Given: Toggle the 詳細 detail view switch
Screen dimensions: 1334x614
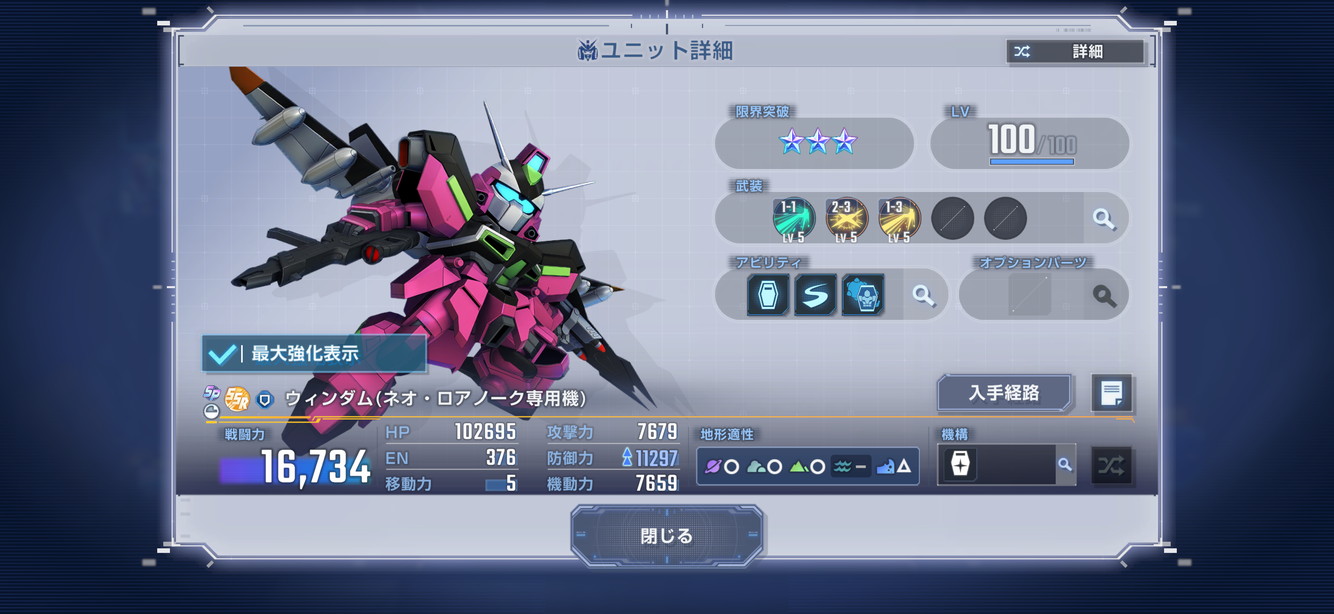Looking at the screenshot, I should click(1075, 52).
